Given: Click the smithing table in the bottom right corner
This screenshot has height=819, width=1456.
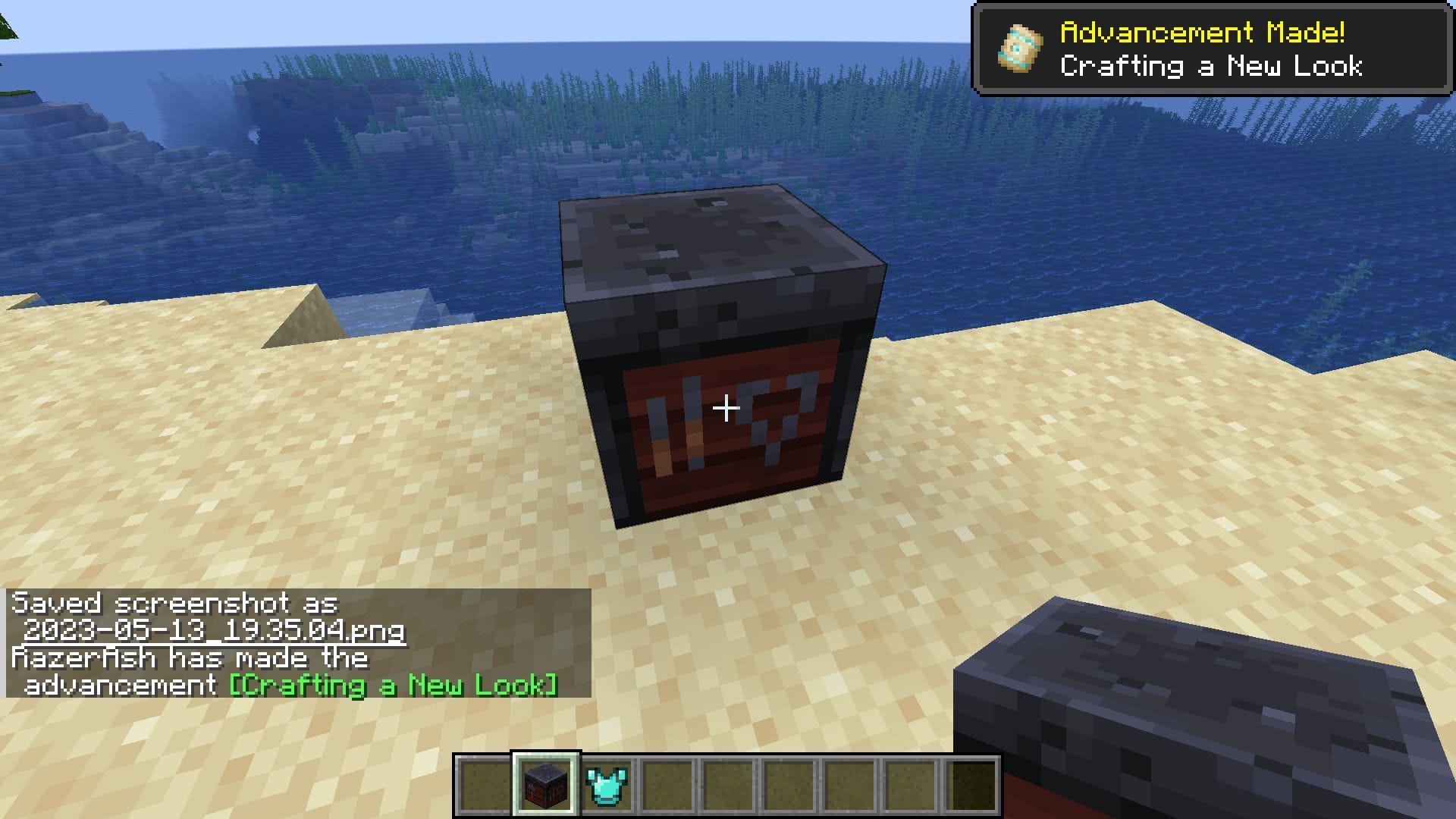Looking at the screenshot, I should tap(1213, 705).
